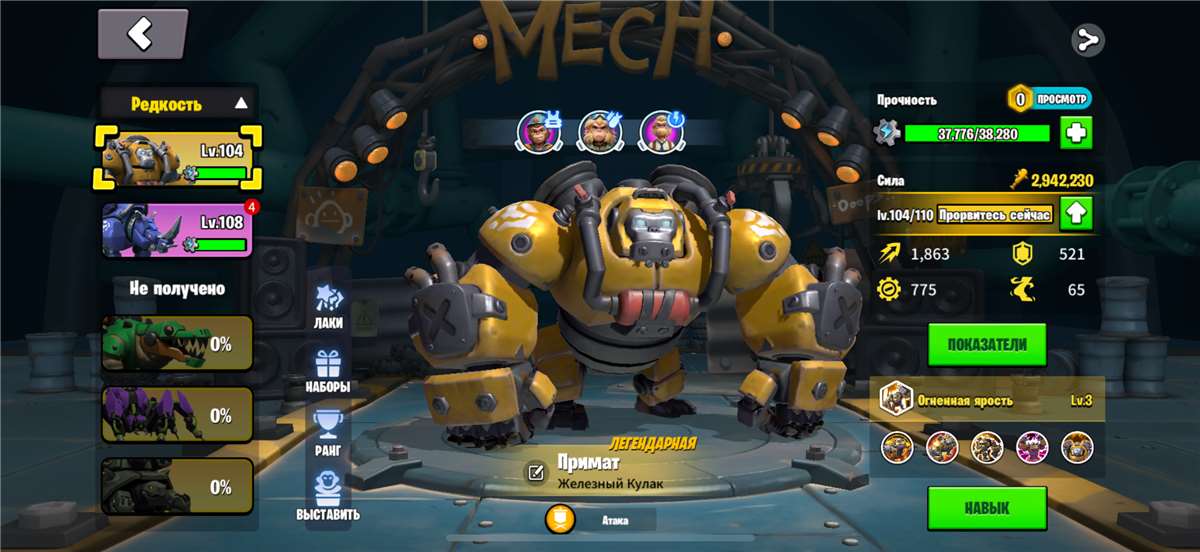Select the yellow Lv.104 mech card
This screenshot has height=552, width=1200.
click(x=177, y=158)
